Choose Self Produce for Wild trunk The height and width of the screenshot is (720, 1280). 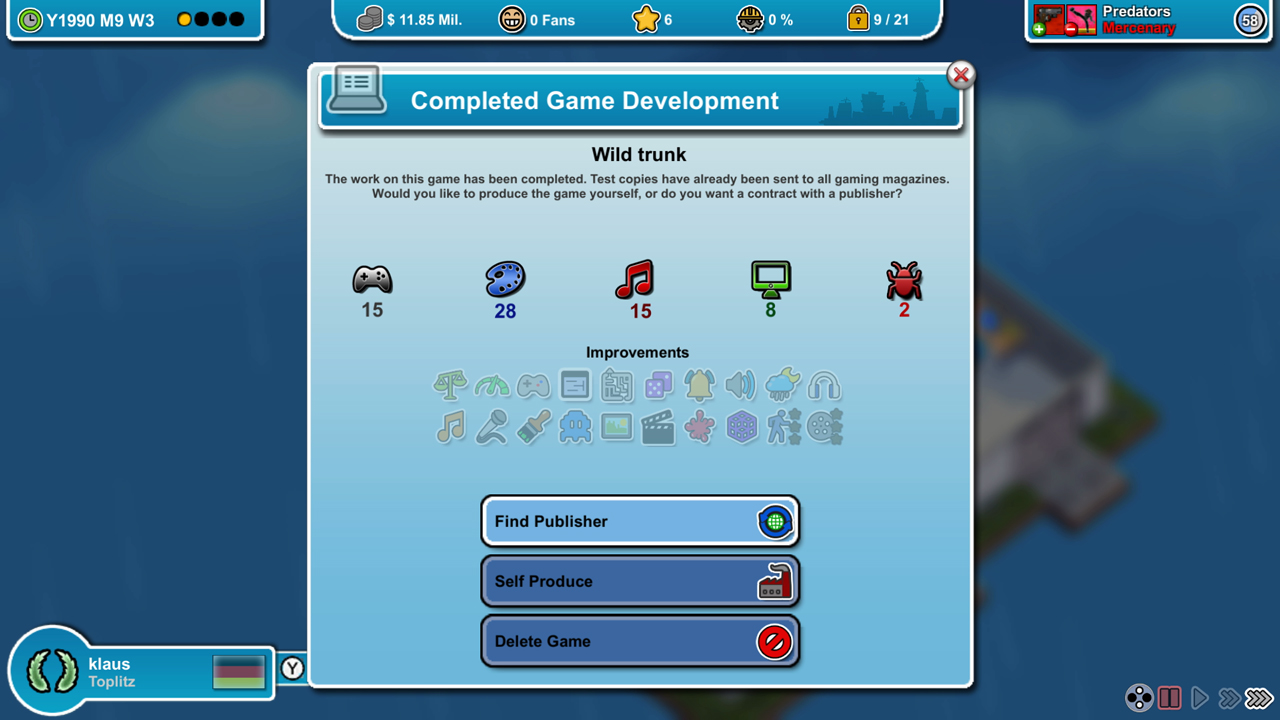[639, 581]
